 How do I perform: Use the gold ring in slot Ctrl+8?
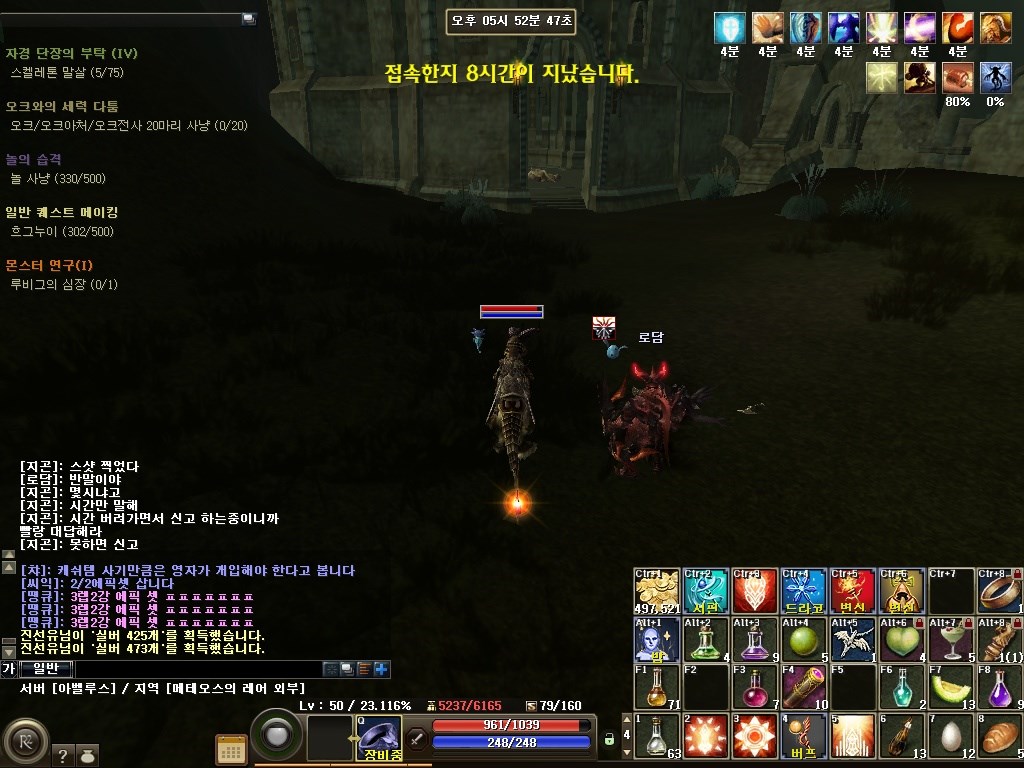point(999,590)
